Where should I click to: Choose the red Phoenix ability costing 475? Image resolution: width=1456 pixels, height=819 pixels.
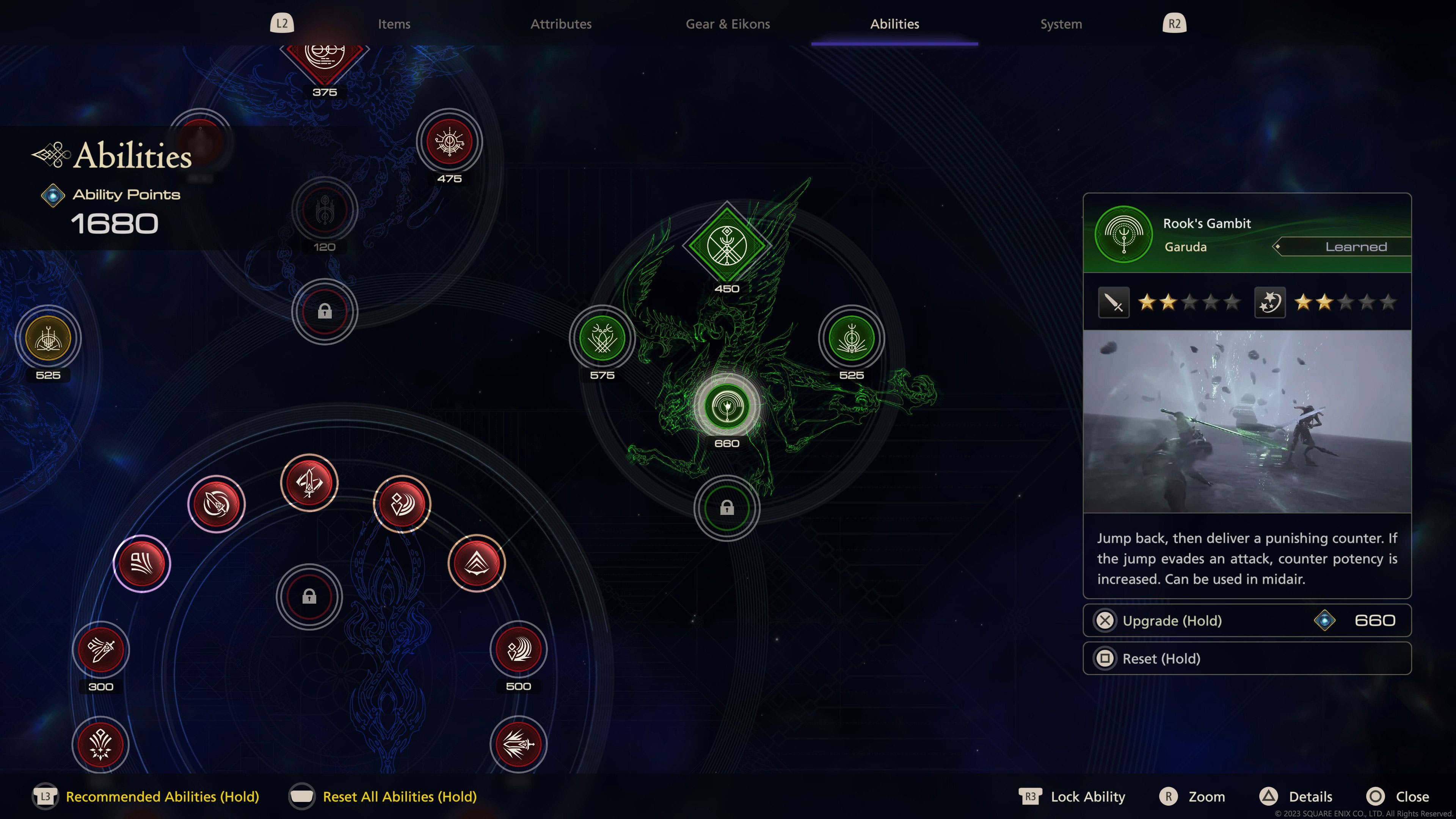449,141
